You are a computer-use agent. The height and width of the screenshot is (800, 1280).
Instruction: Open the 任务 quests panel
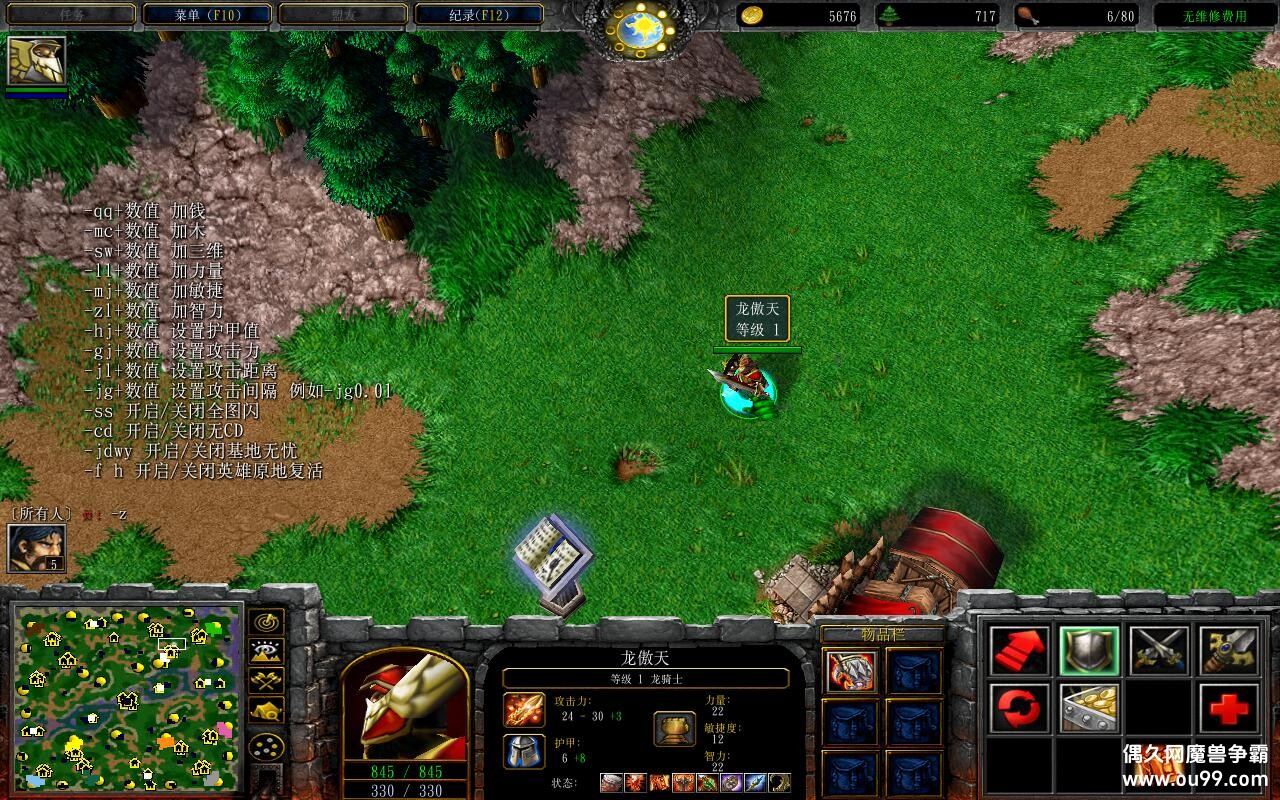[x=70, y=15]
